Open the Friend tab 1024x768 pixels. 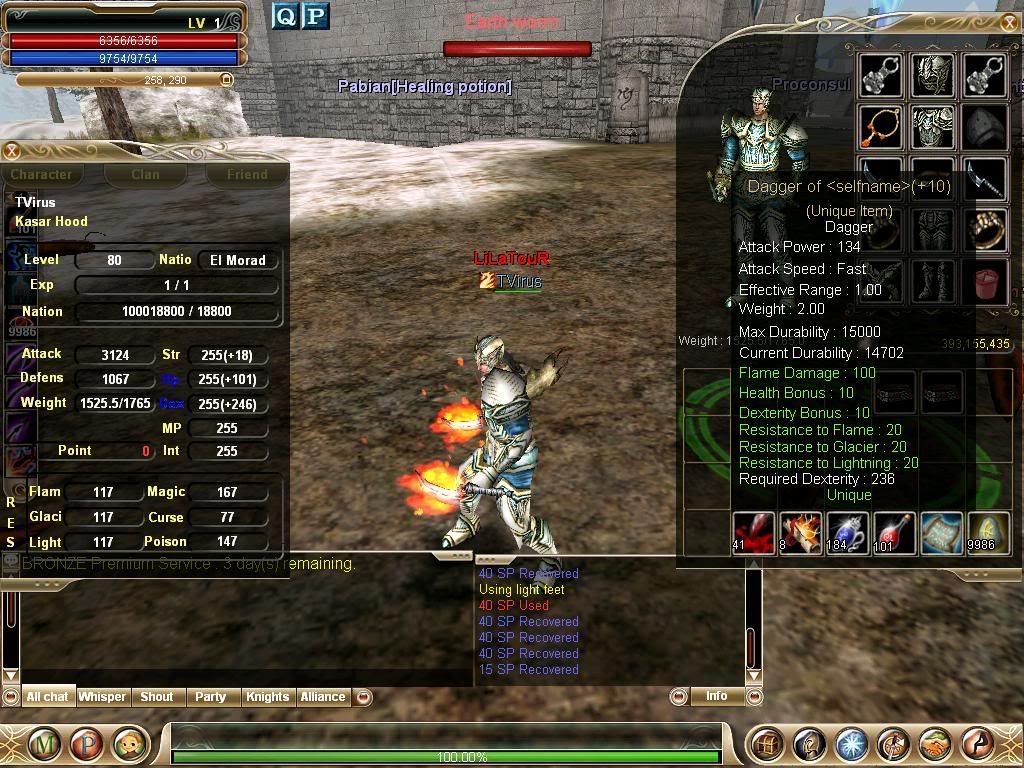click(x=246, y=174)
